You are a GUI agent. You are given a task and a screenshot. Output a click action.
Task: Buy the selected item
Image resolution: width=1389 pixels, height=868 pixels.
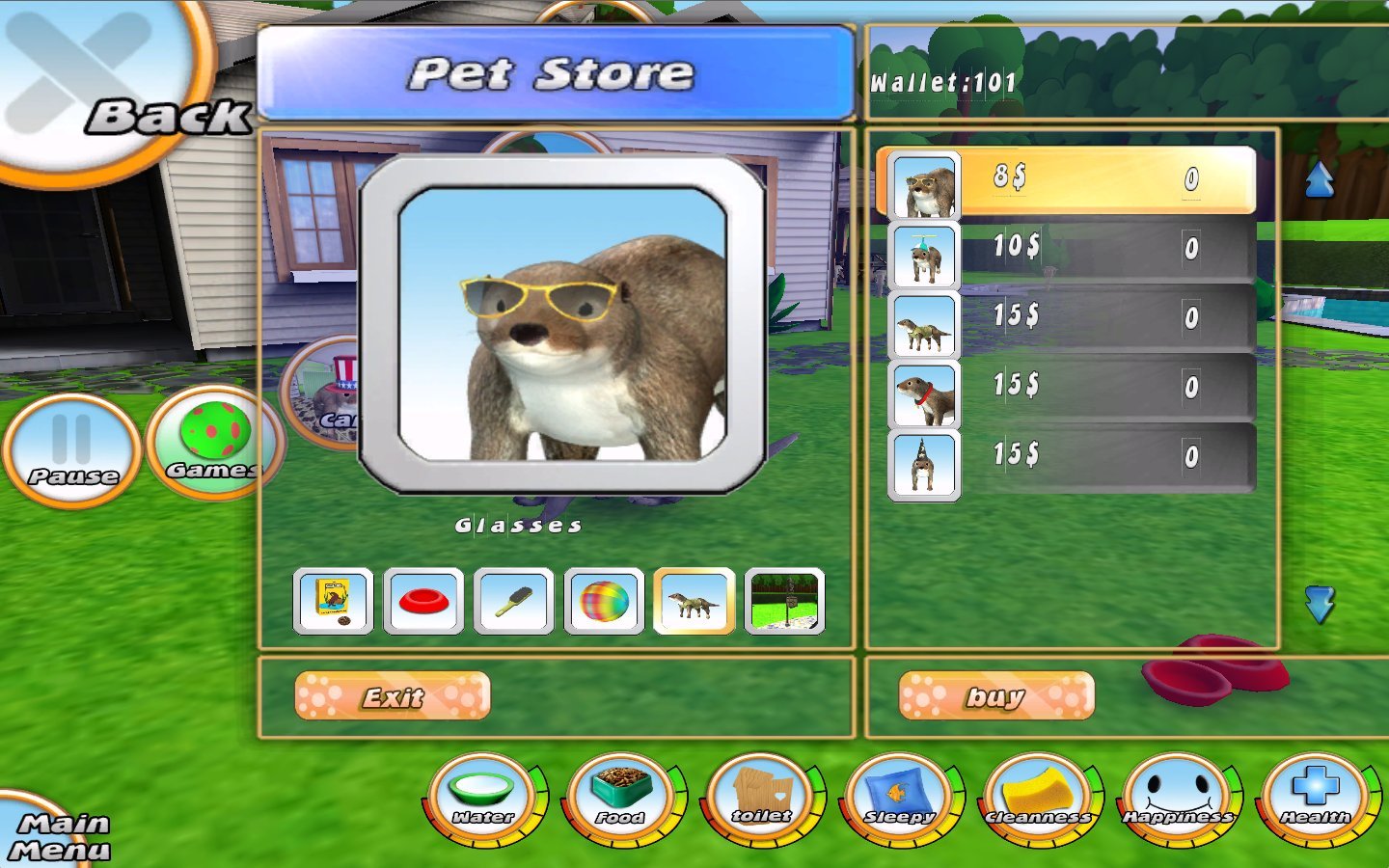coord(996,696)
